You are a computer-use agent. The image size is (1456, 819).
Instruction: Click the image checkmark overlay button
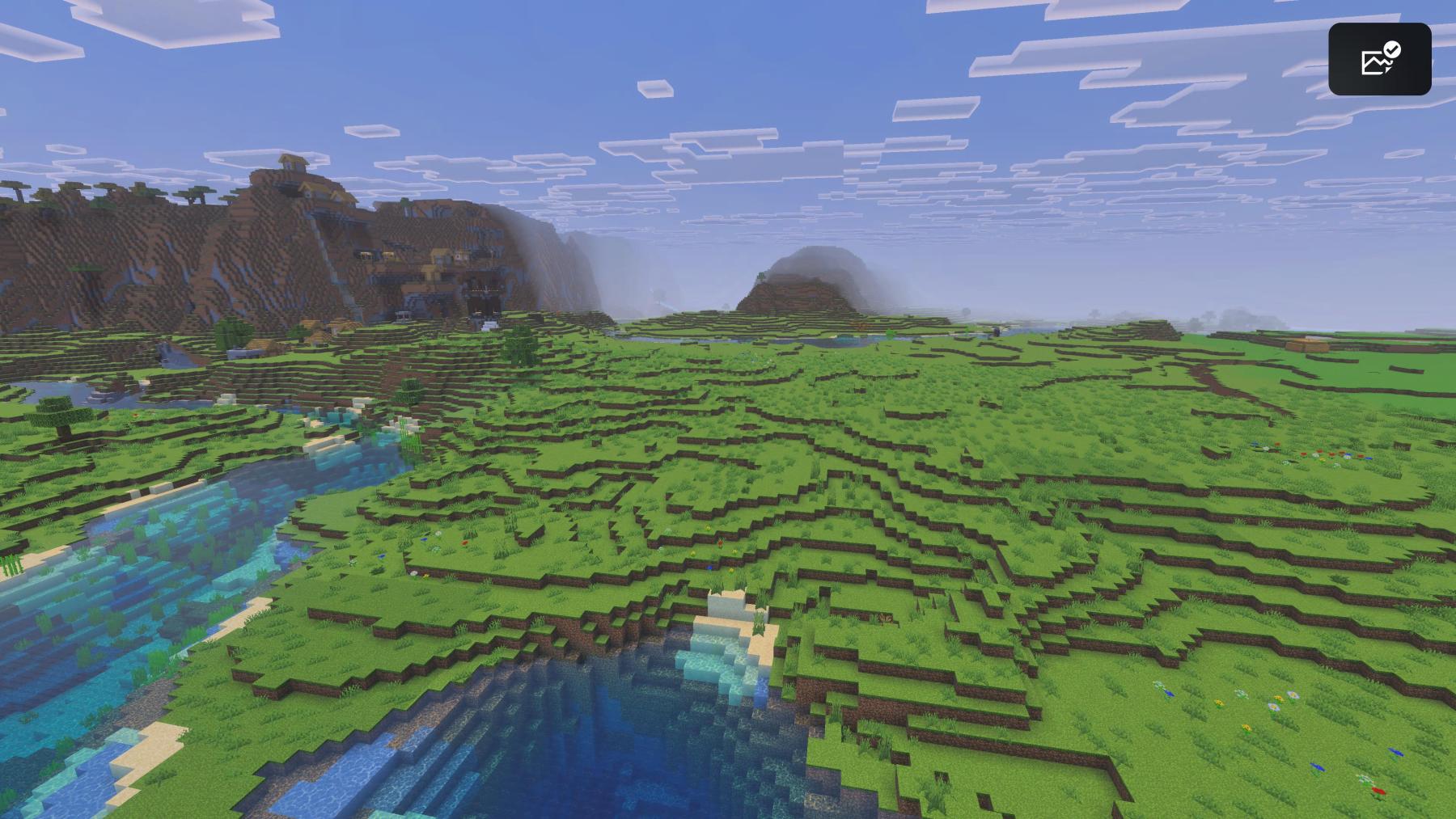click(x=1379, y=59)
